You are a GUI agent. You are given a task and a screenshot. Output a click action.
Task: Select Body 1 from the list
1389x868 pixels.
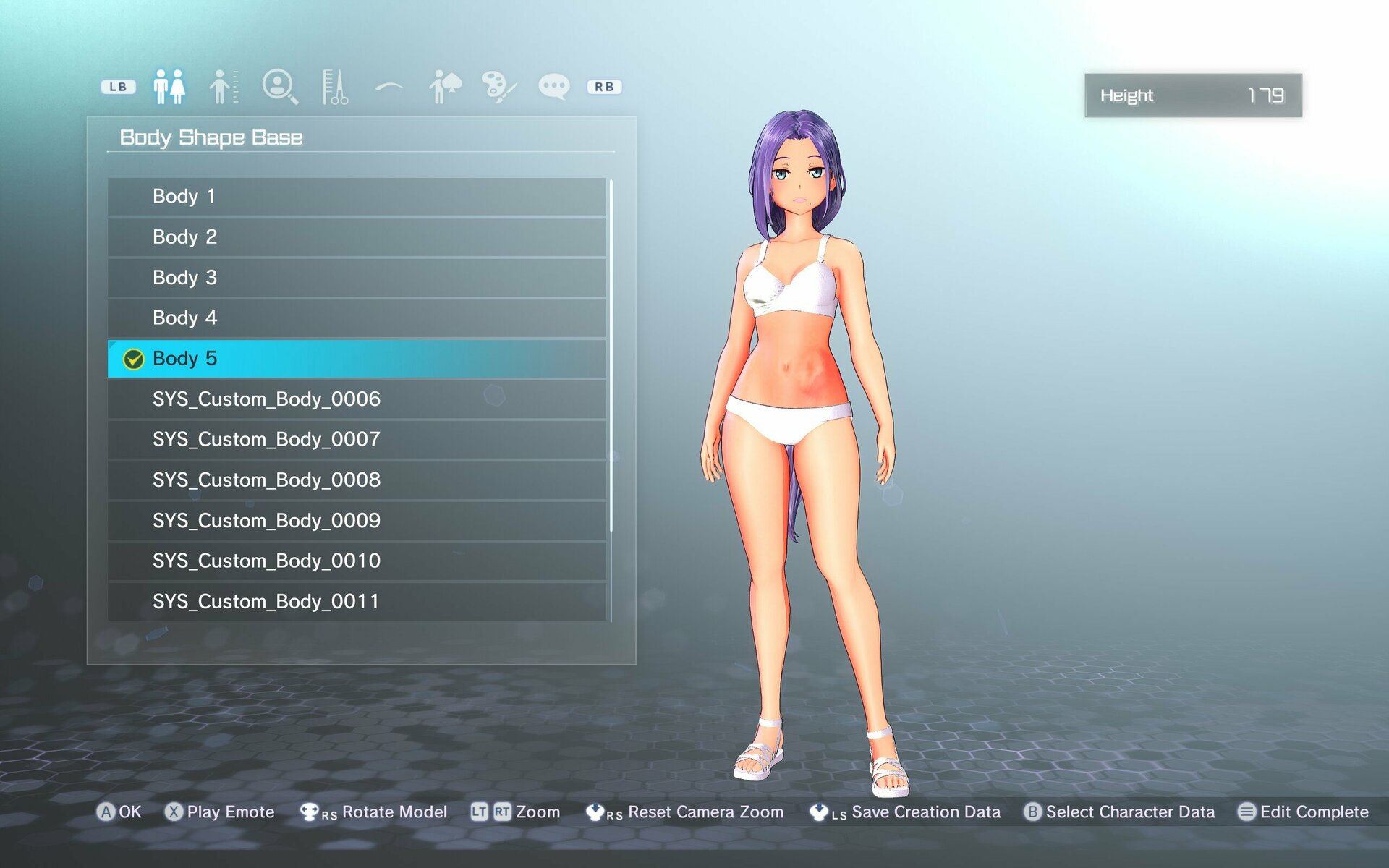[x=357, y=197]
